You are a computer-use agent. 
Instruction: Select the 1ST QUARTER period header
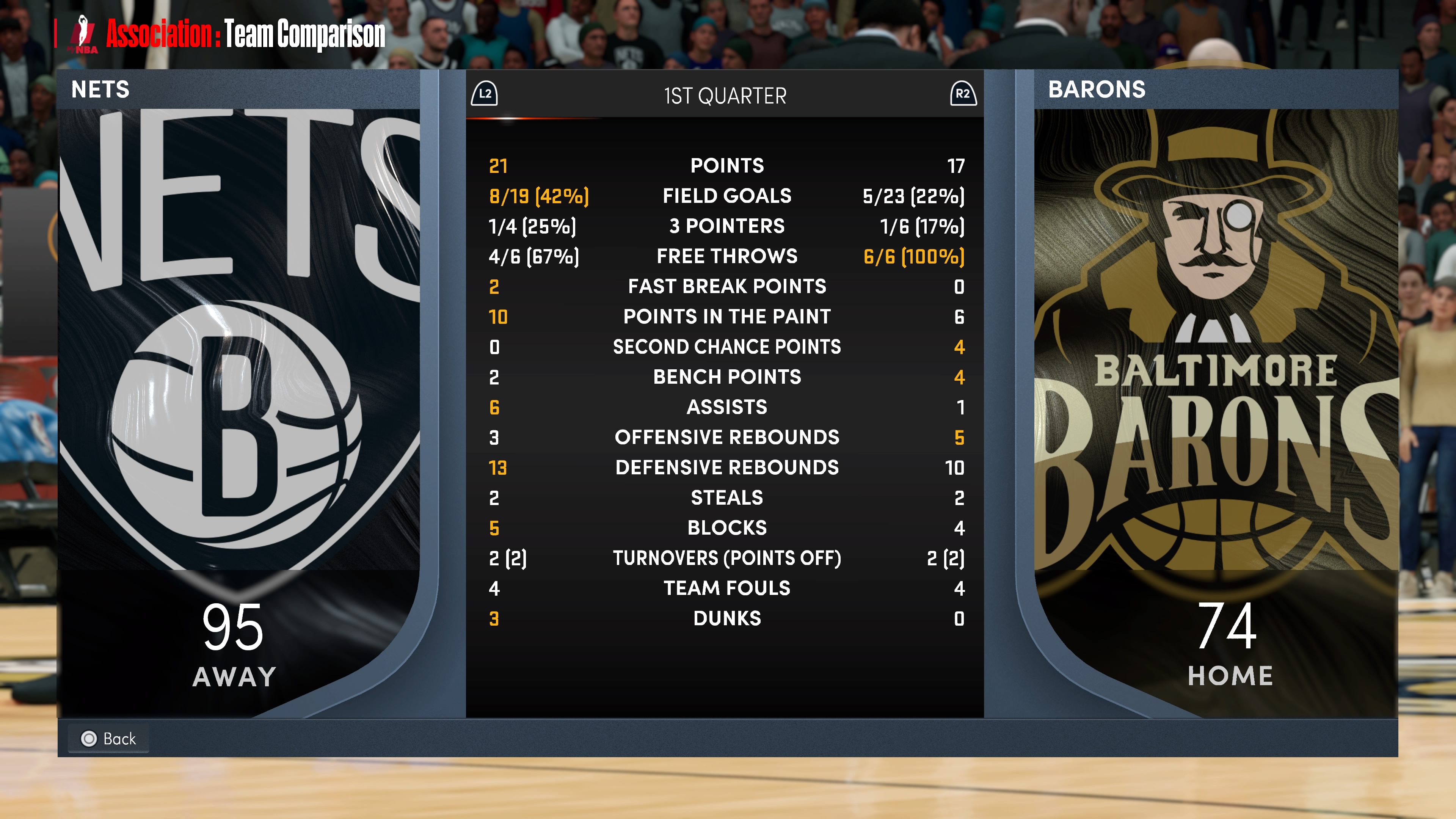(725, 96)
